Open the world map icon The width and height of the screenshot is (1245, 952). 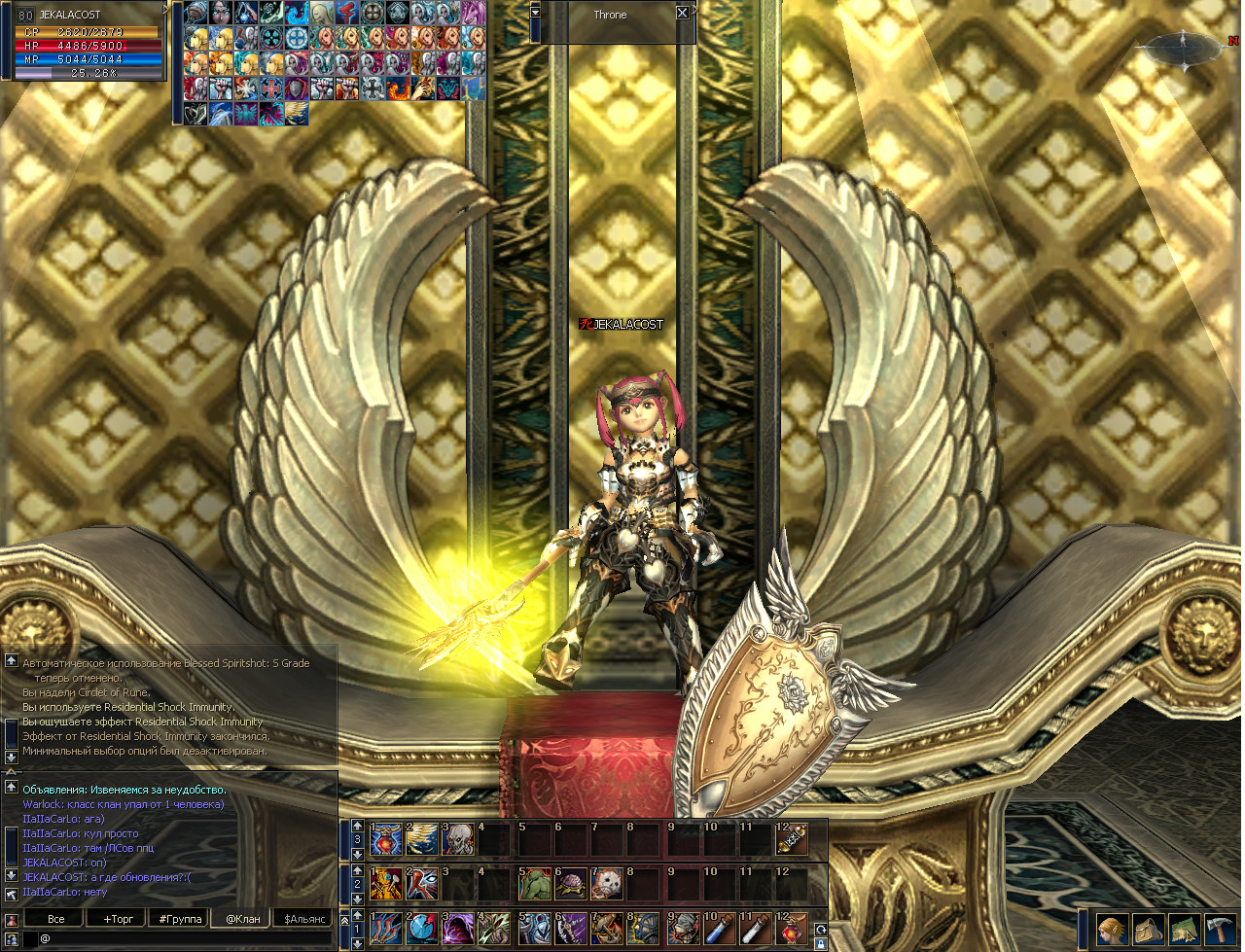pyautogui.click(x=1184, y=930)
